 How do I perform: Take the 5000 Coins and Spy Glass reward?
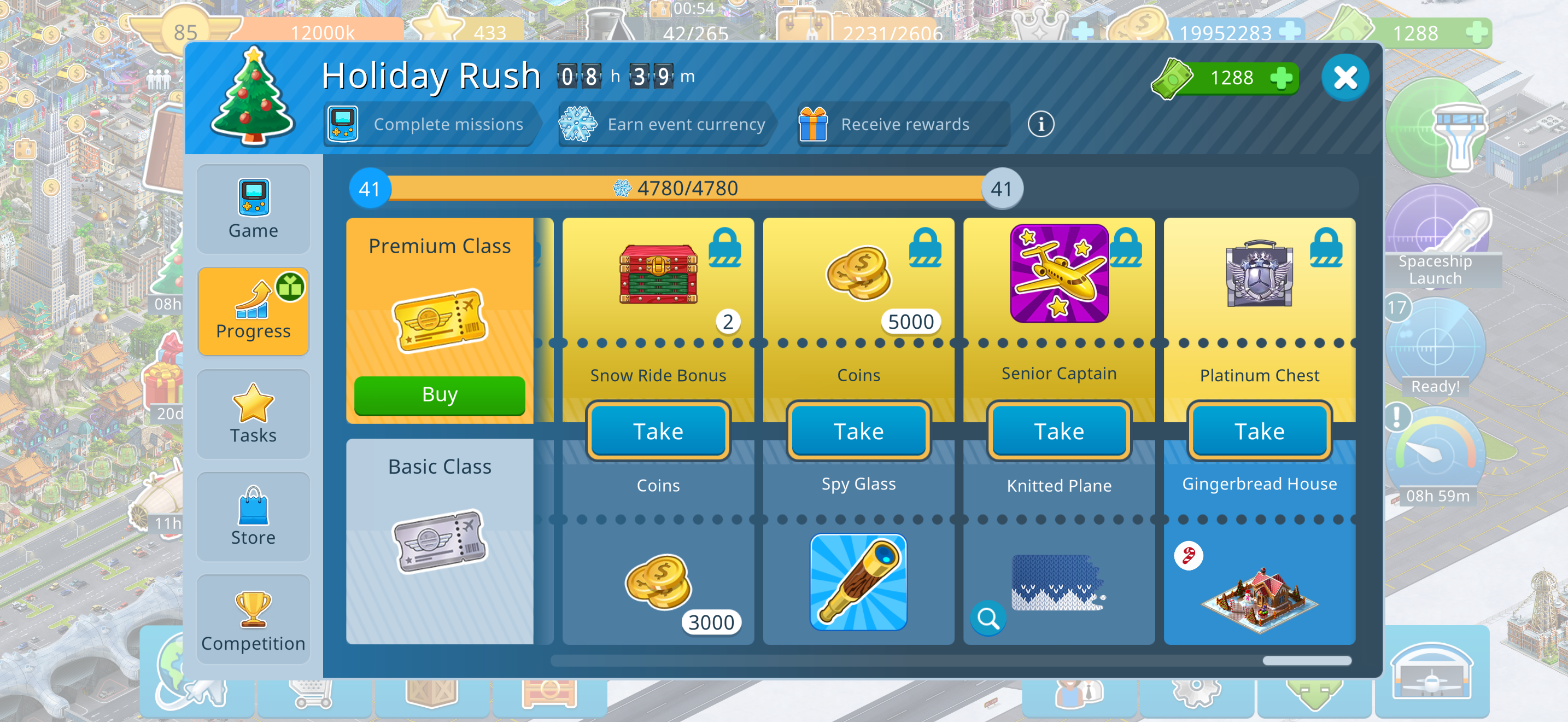coord(858,432)
